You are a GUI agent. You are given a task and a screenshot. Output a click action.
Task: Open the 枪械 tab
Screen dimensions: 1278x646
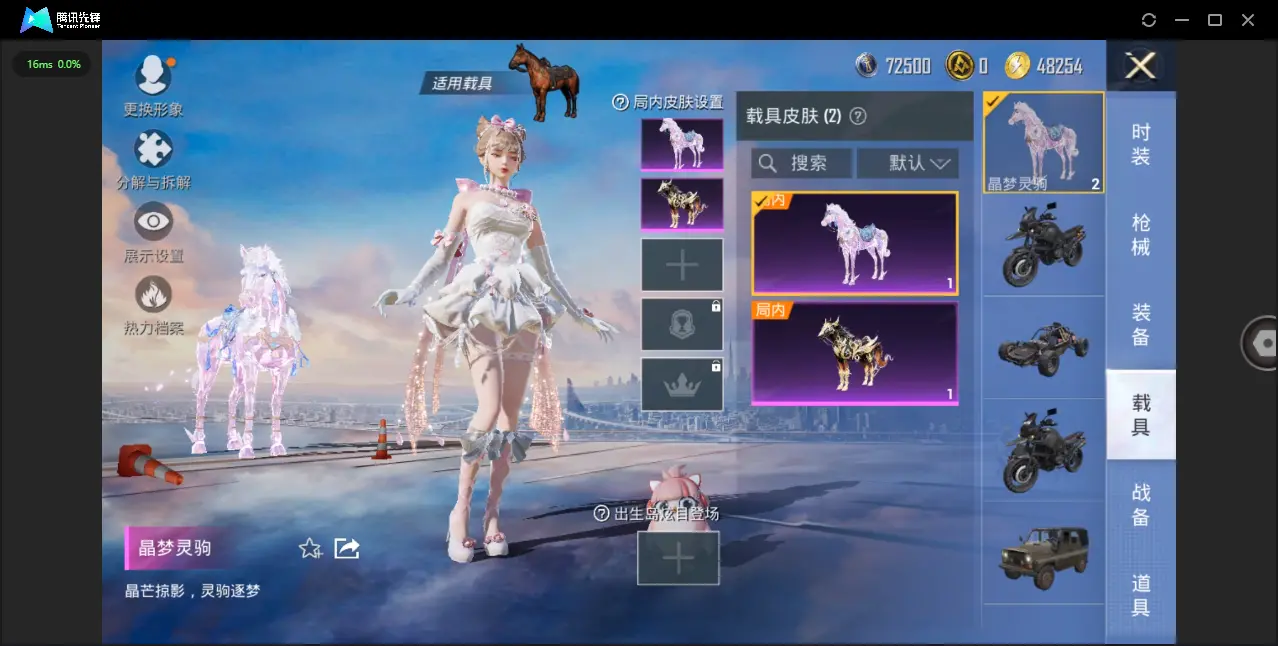coord(1141,235)
